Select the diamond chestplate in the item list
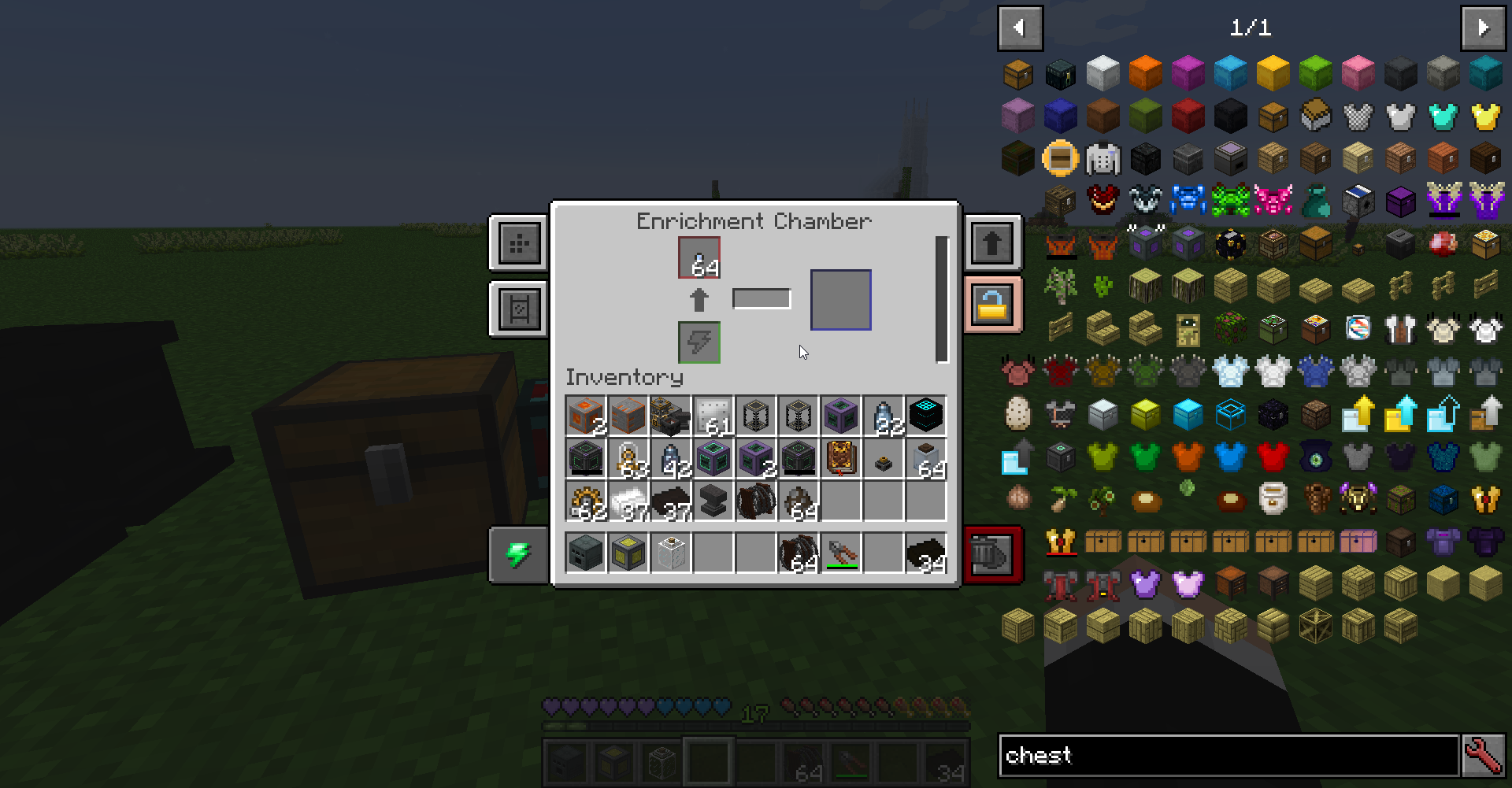 click(x=1443, y=116)
